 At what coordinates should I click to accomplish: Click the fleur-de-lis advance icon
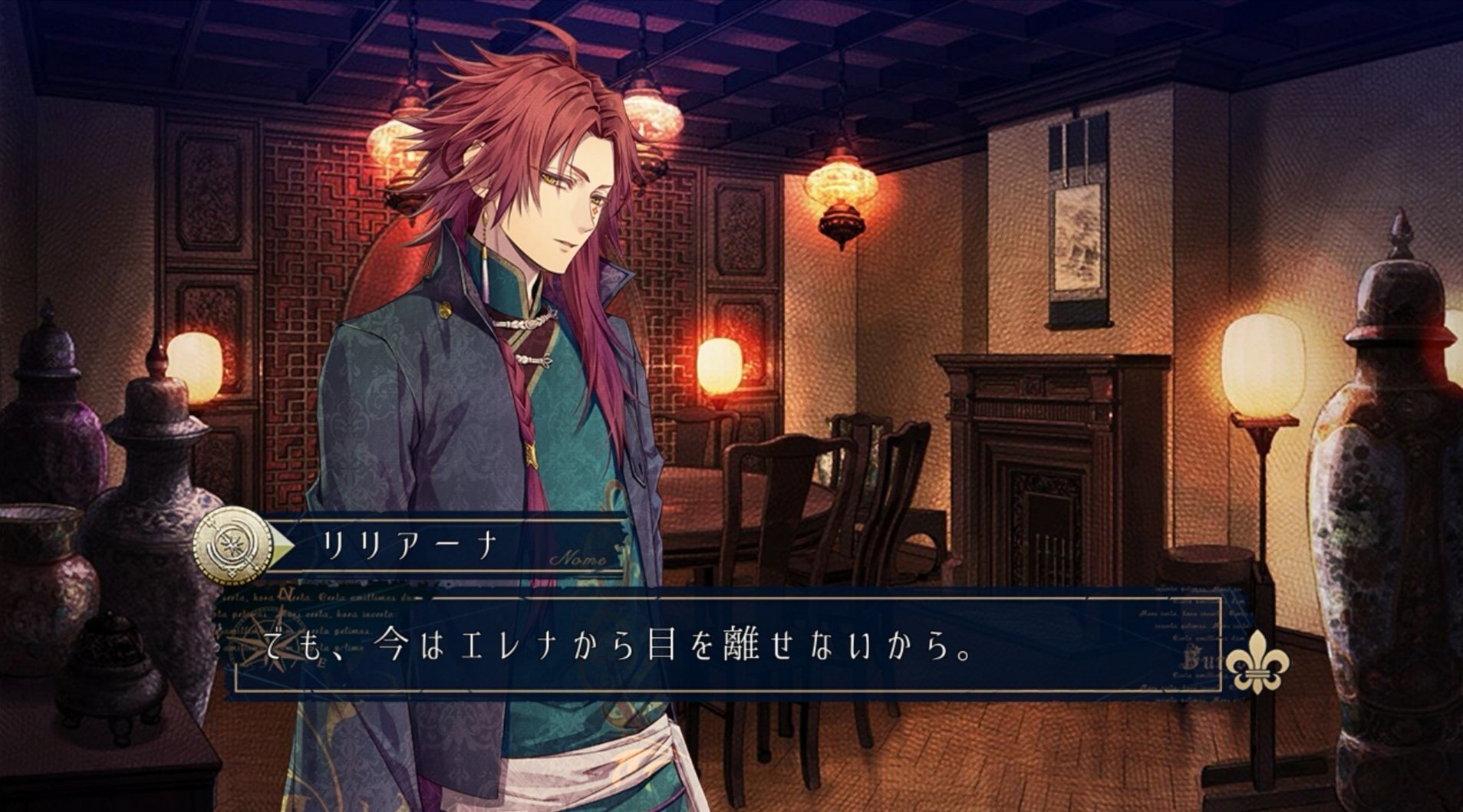1256,662
